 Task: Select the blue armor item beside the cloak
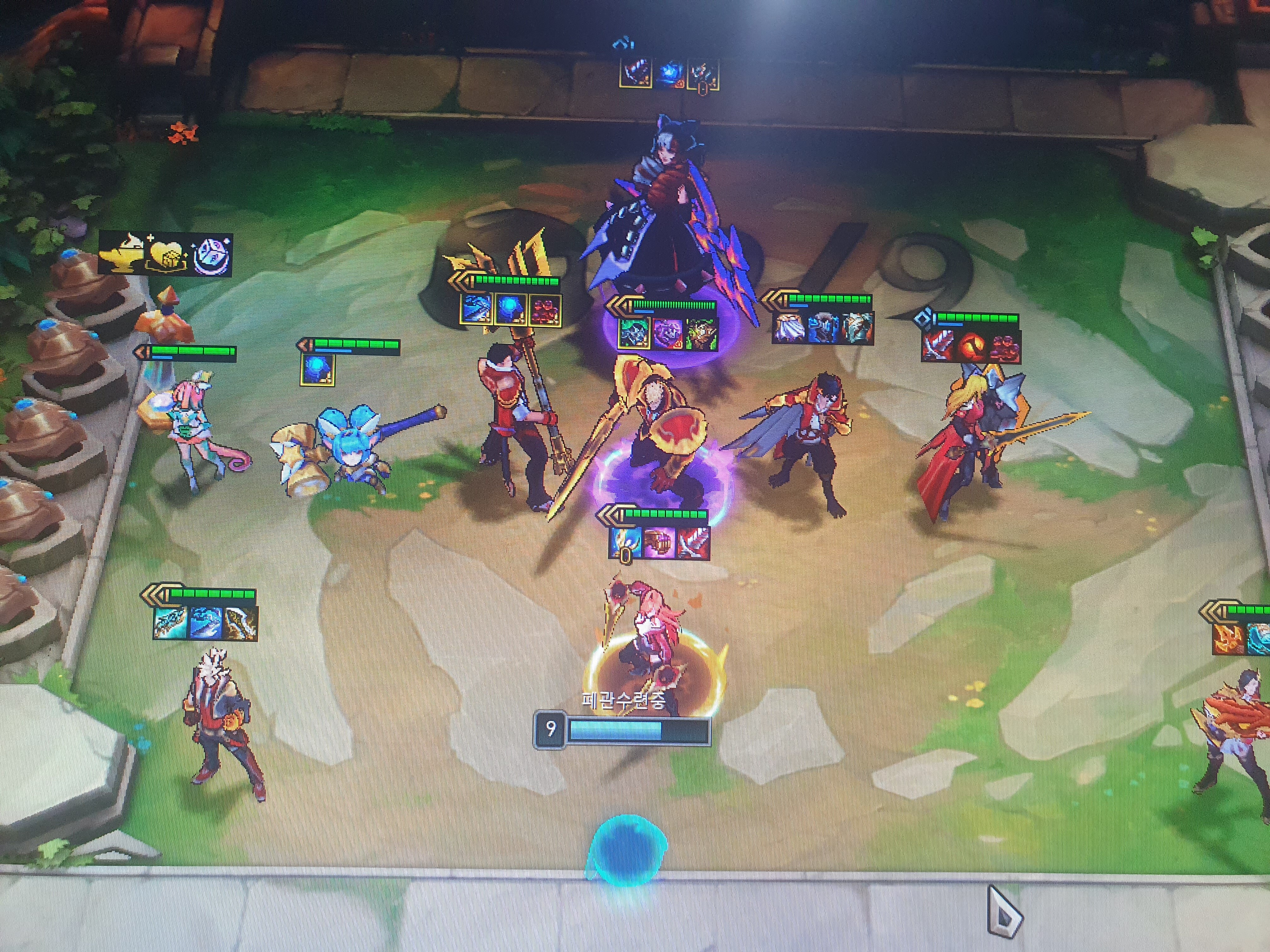(x=823, y=328)
